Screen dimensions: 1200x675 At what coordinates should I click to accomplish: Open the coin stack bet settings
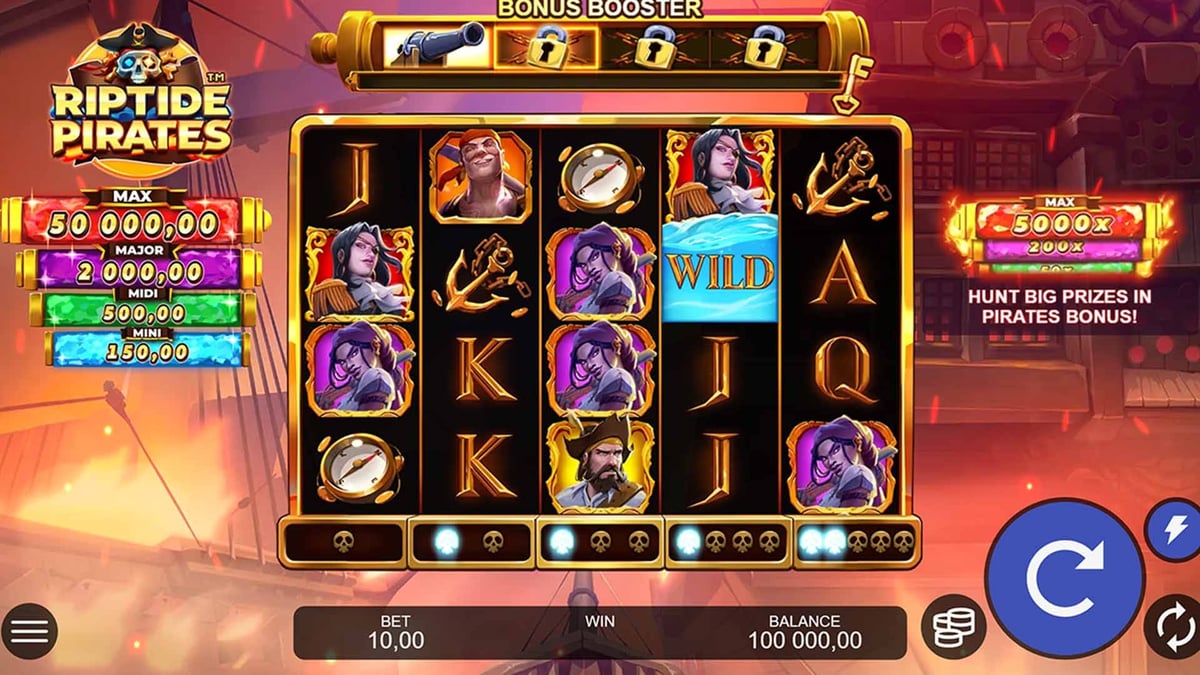pyautogui.click(x=952, y=627)
